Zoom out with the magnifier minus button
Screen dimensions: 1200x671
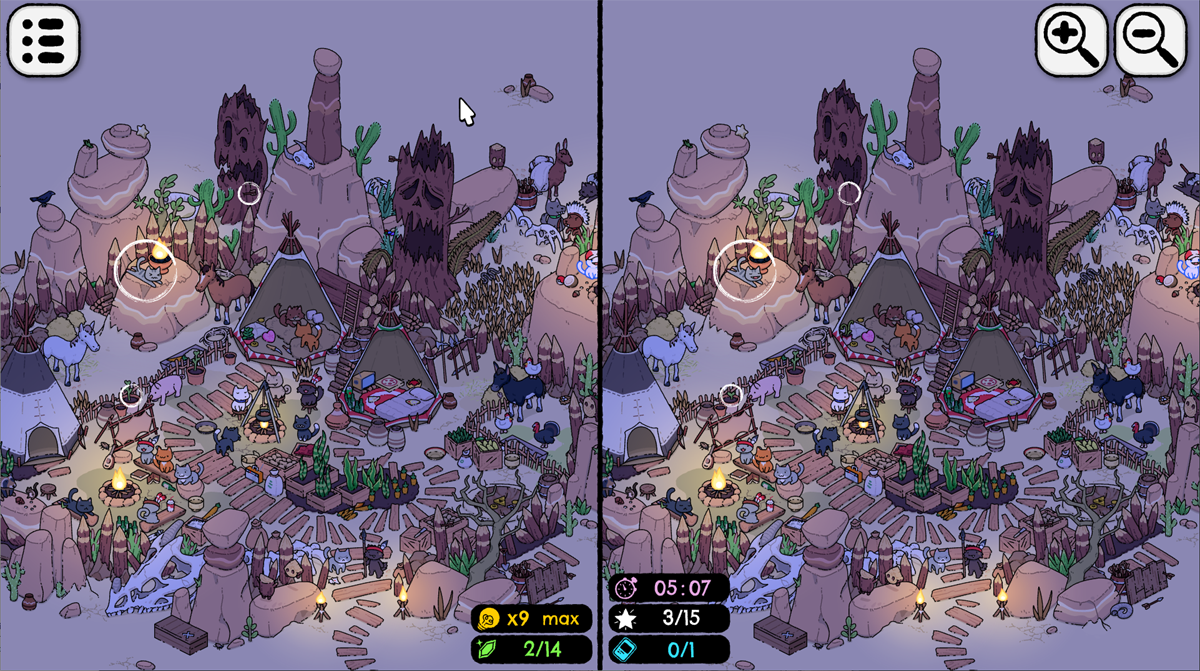[x=1149, y=40]
